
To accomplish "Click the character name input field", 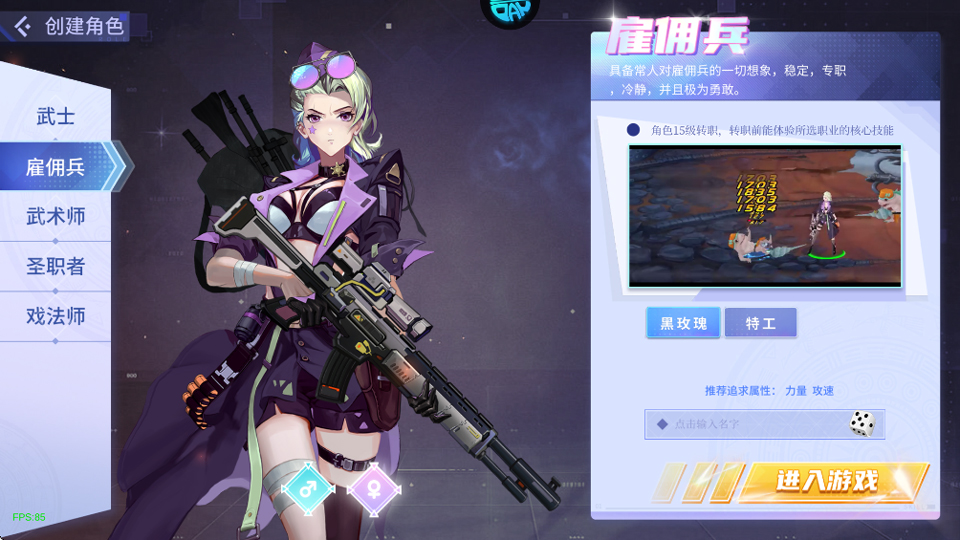I will point(745,424).
